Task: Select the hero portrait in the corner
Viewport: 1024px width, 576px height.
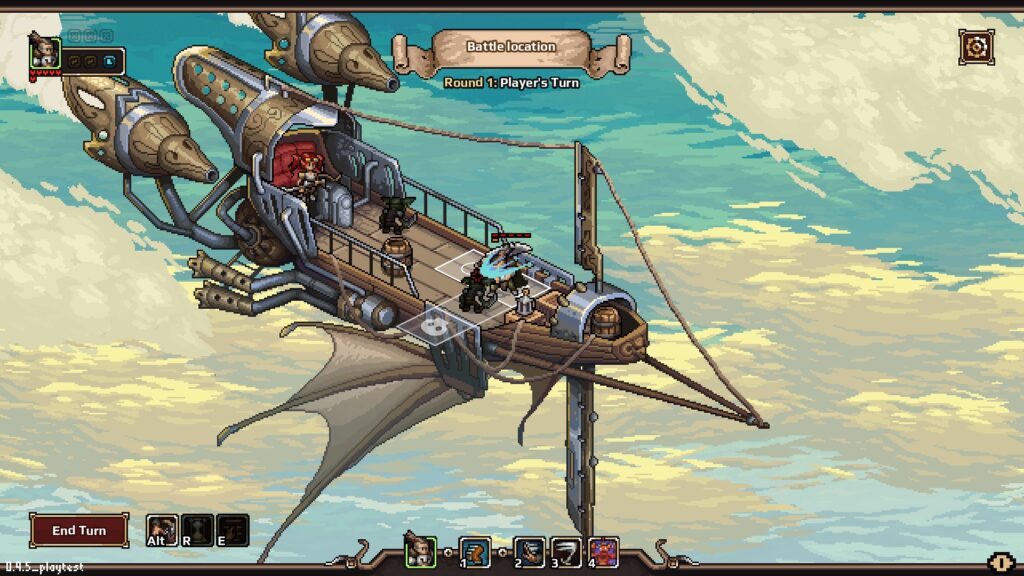Action: [x=45, y=52]
